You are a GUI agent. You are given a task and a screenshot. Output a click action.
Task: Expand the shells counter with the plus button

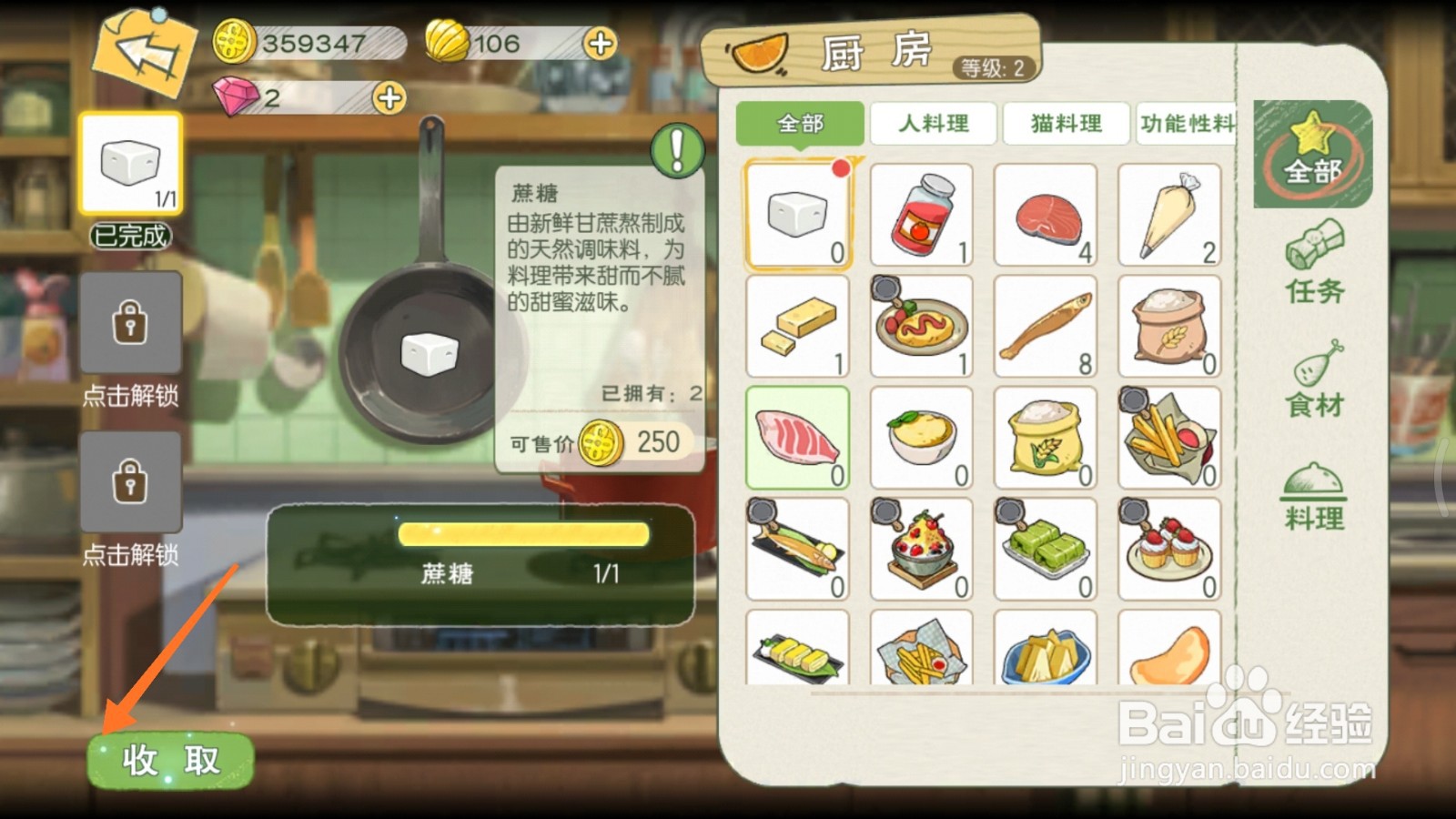601,42
